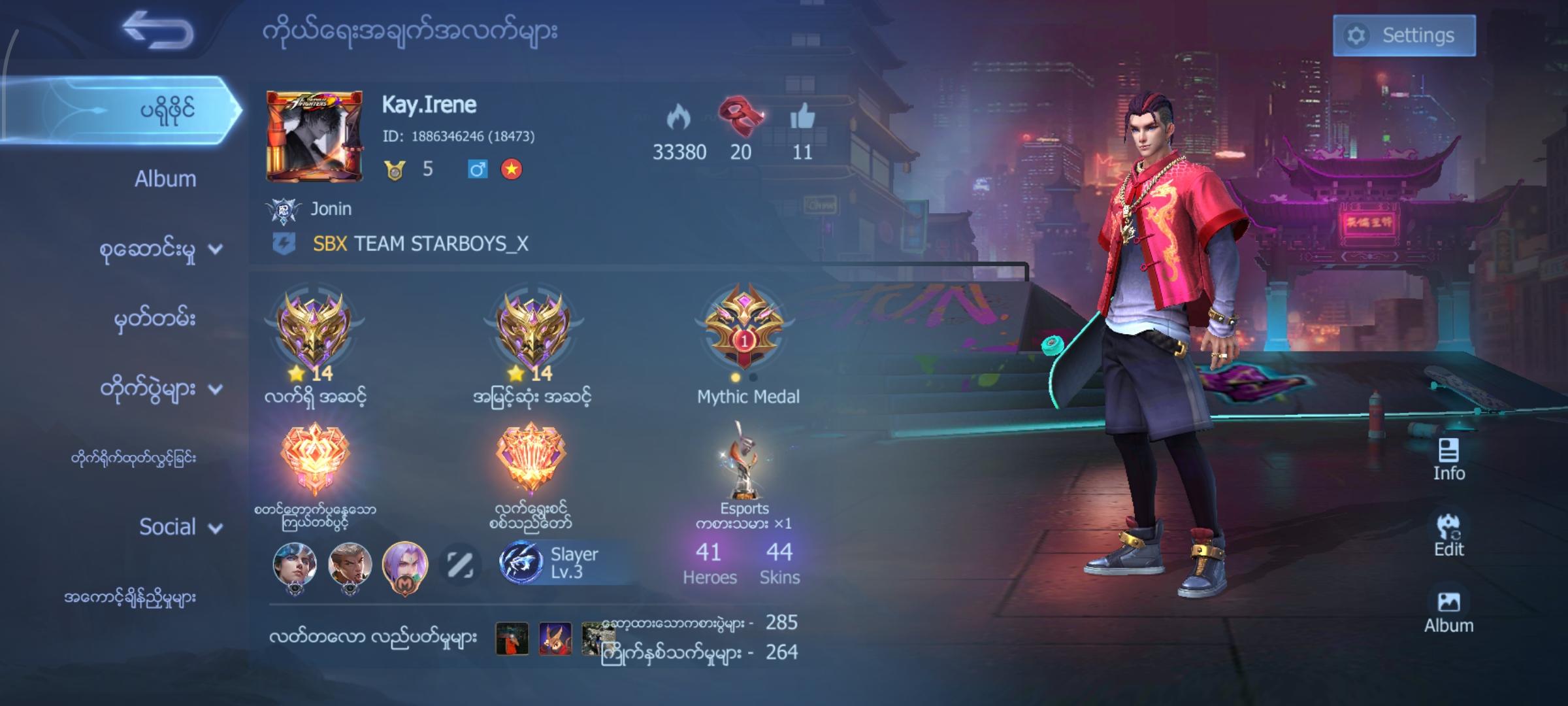Click the Vietnam flag icon

point(512,169)
